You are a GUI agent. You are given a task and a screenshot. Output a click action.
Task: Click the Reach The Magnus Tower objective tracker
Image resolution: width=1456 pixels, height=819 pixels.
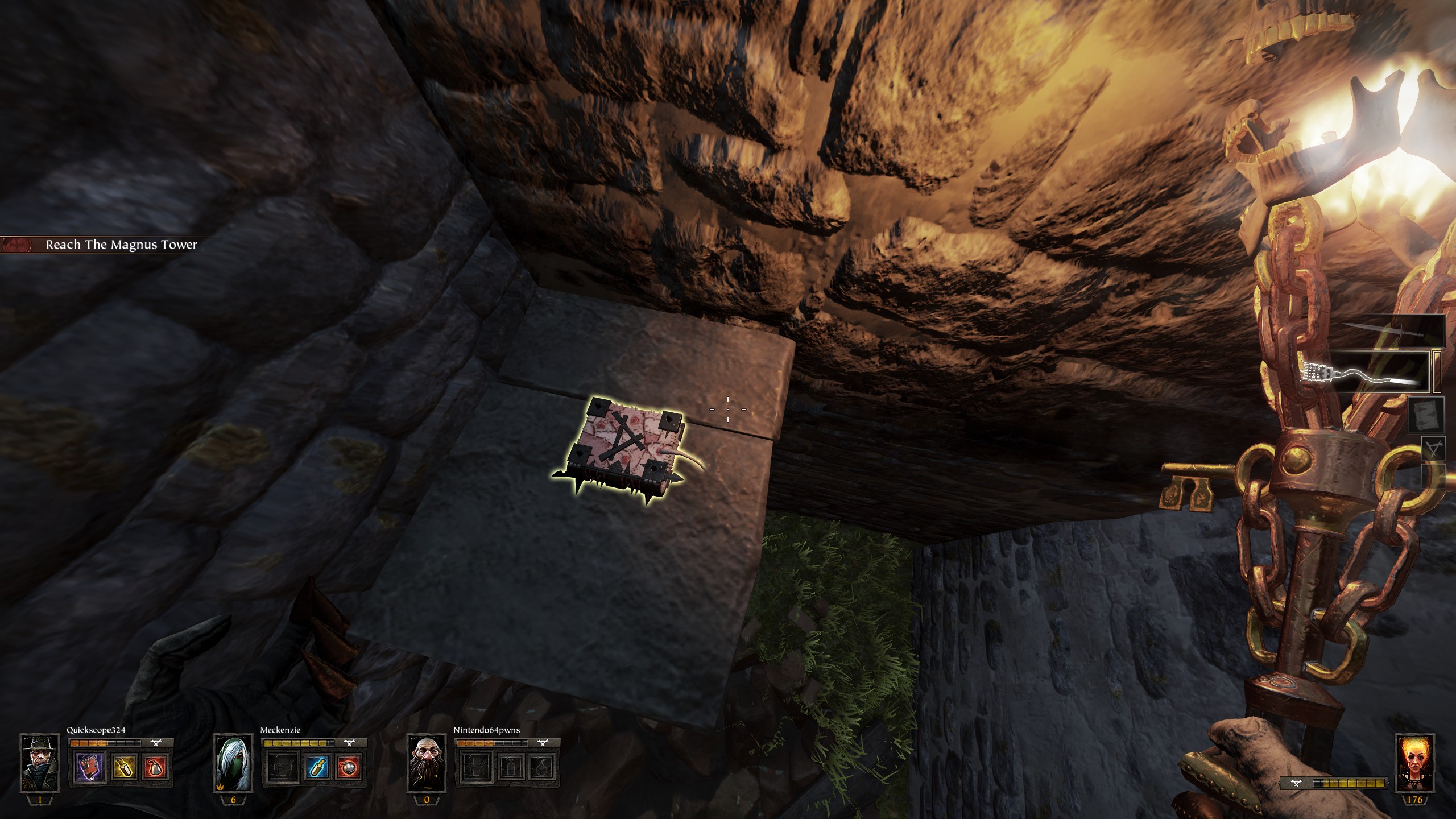[121, 245]
